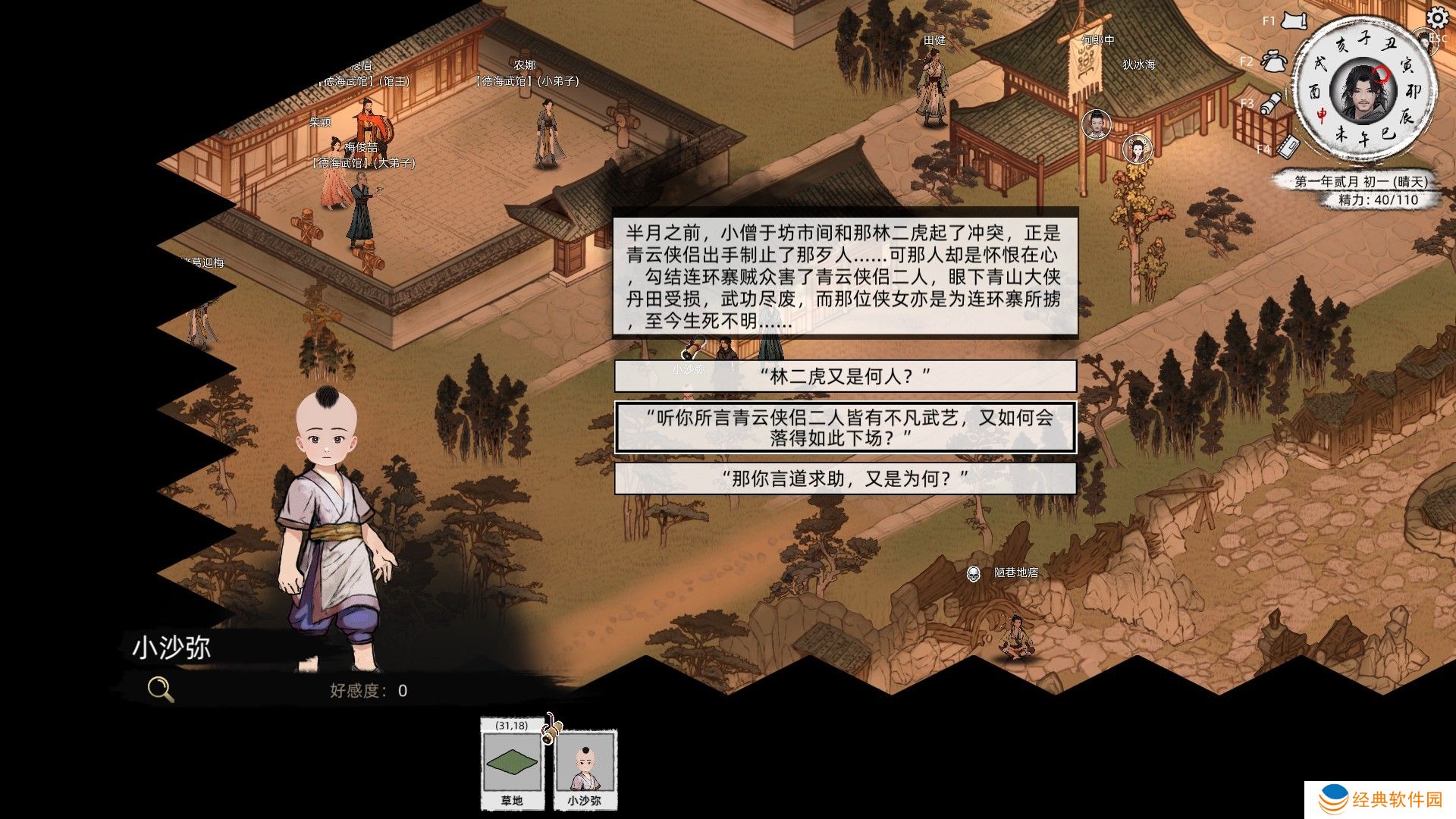Open the F4 notebook journal icon
Viewport: 1456px width, 819px height.
[1288, 145]
